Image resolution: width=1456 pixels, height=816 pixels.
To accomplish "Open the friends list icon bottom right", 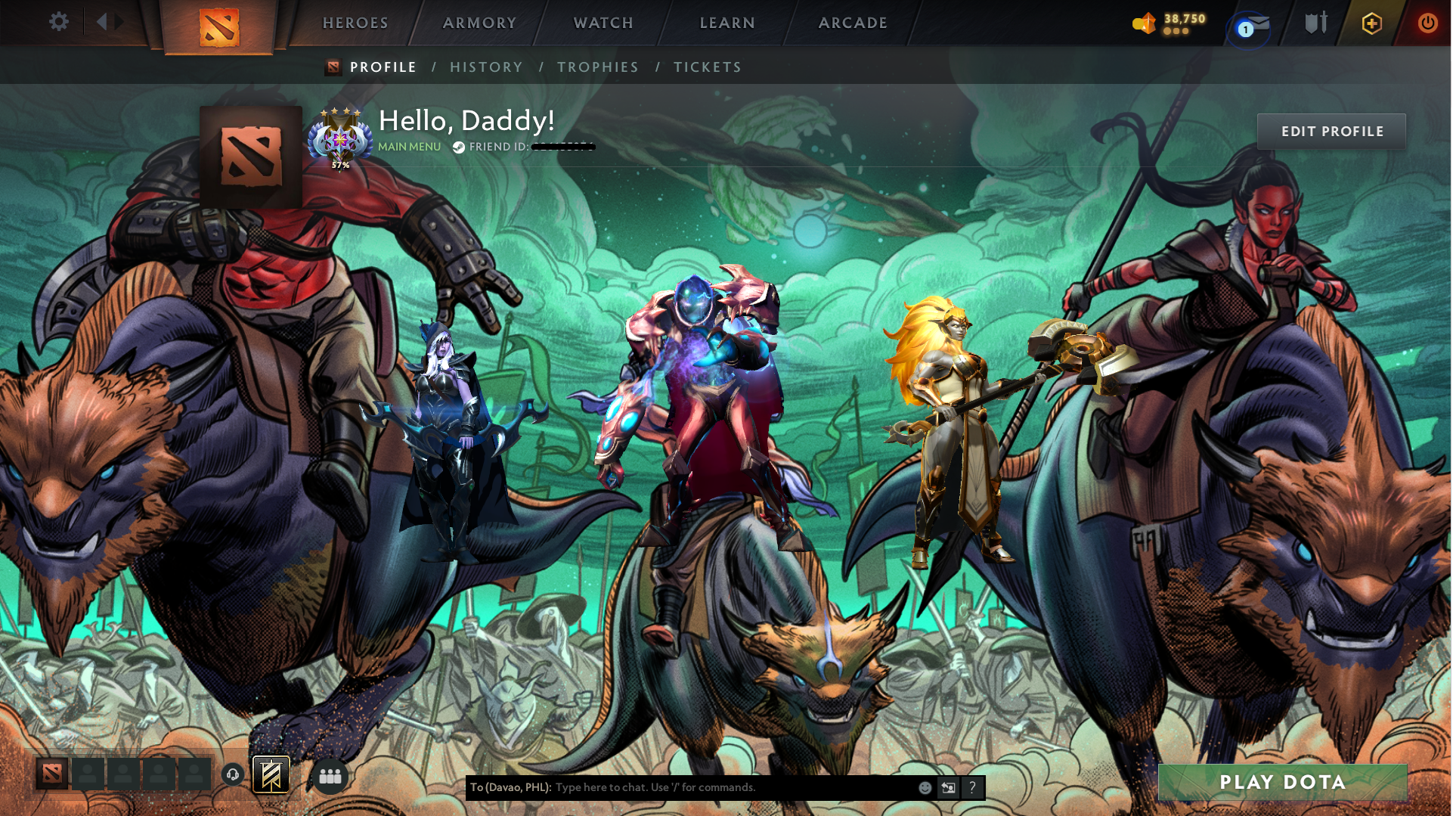I will click(330, 774).
